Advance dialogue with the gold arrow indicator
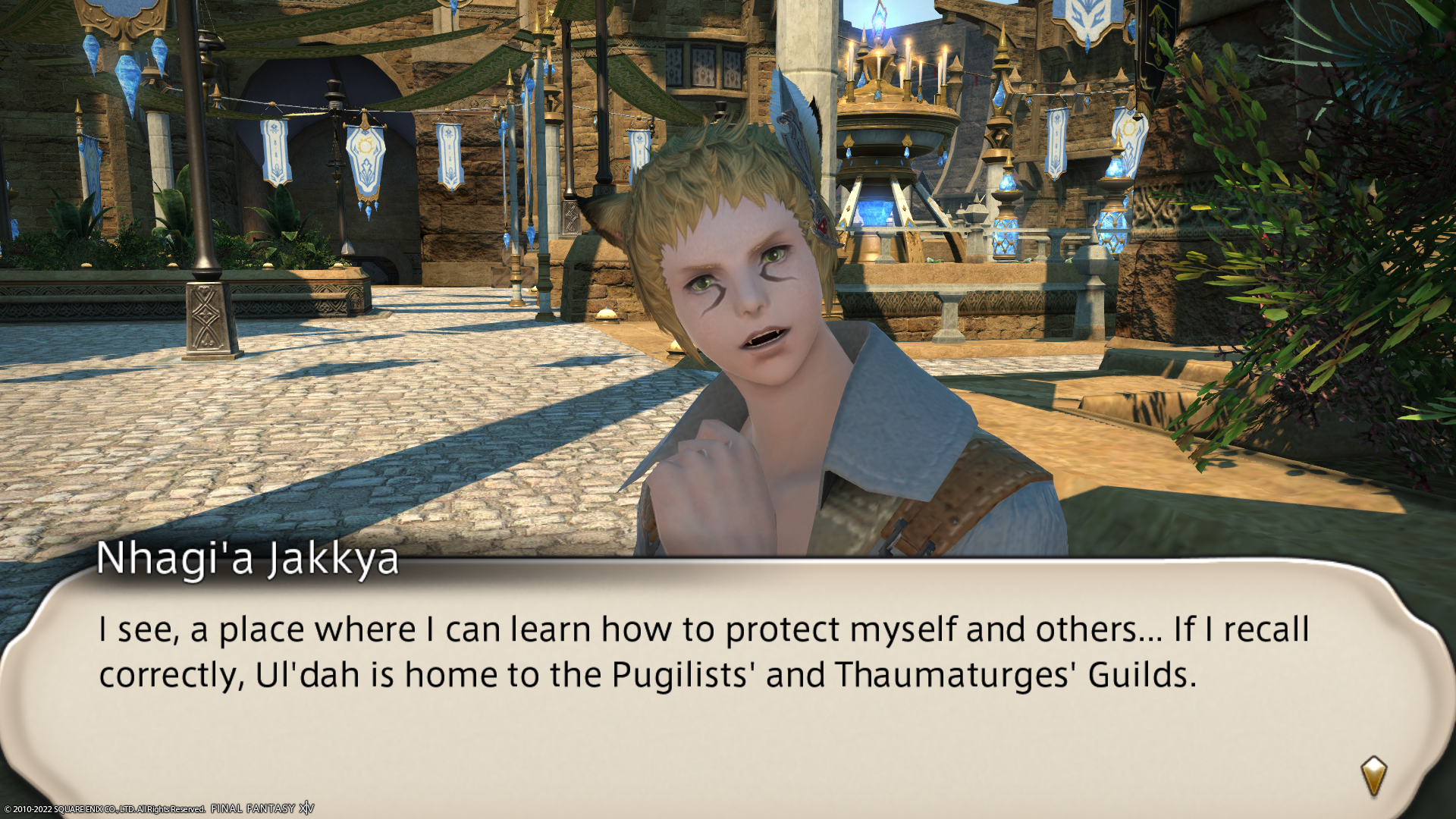 point(1373,776)
